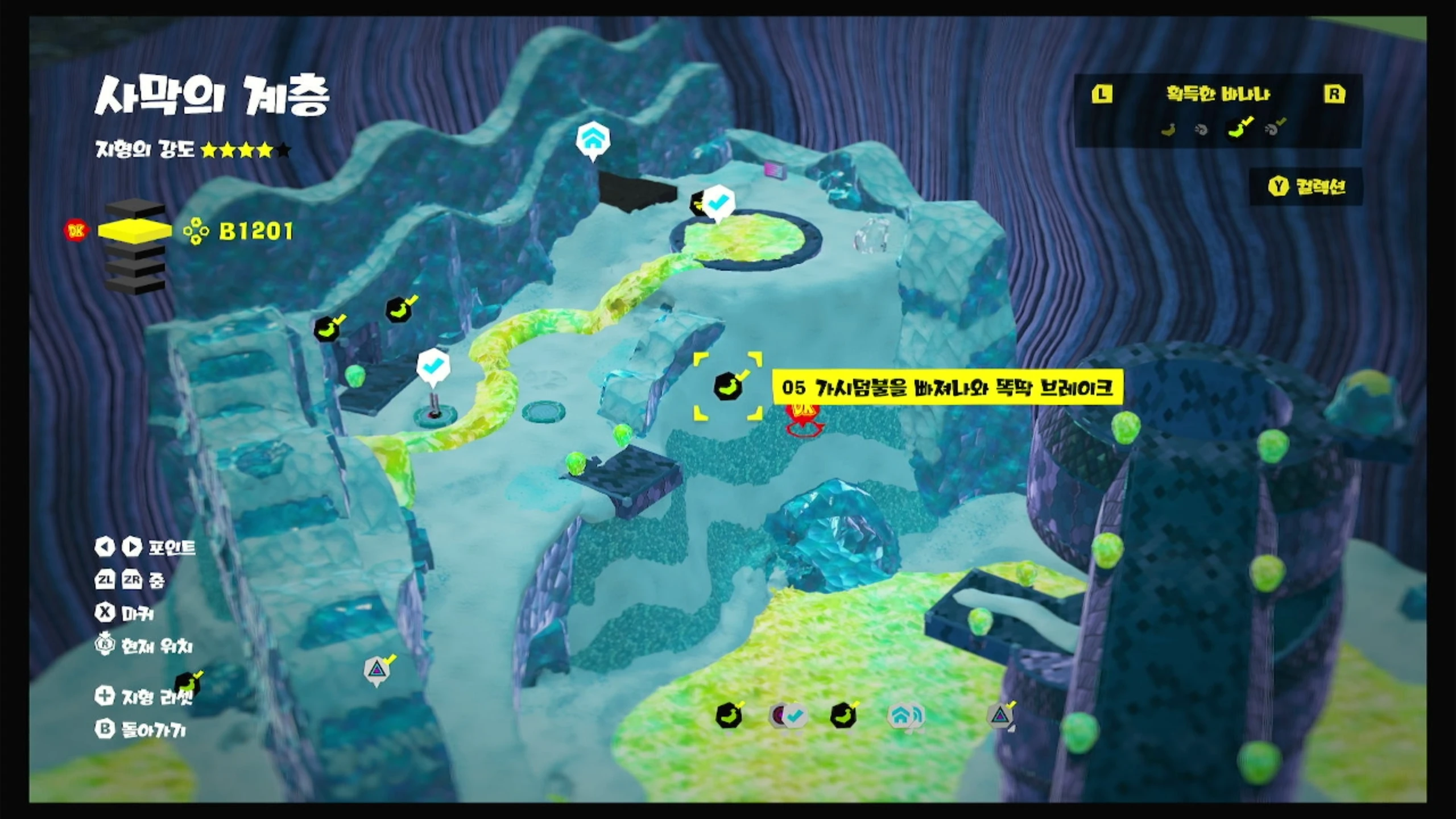Select the house marker above the black stairs
This screenshot has width=1456, height=819.
pos(593,140)
